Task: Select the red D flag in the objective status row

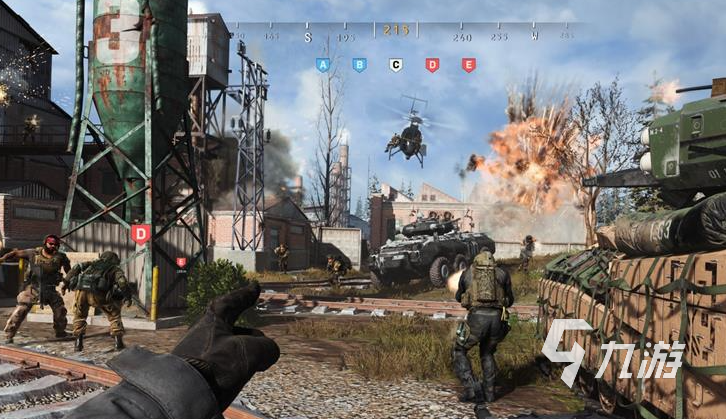Action: pos(432,65)
